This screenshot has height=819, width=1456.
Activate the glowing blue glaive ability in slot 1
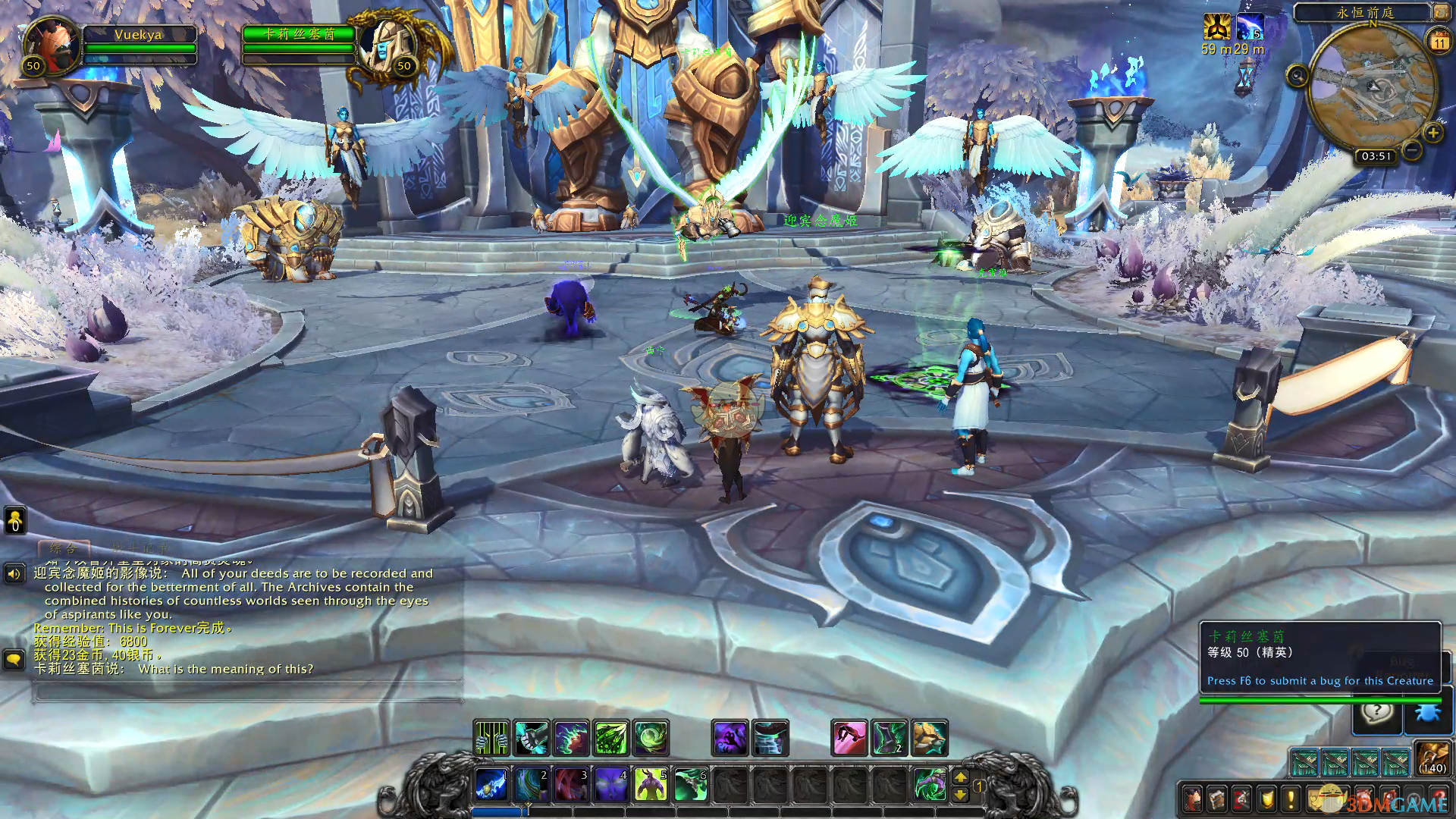click(491, 784)
